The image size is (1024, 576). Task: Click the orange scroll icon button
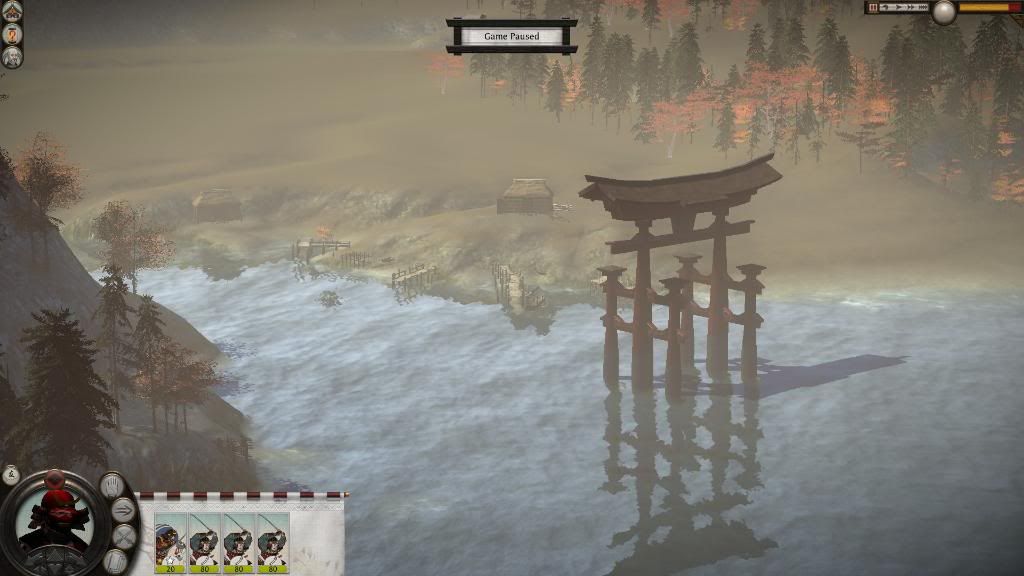point(13,33)
